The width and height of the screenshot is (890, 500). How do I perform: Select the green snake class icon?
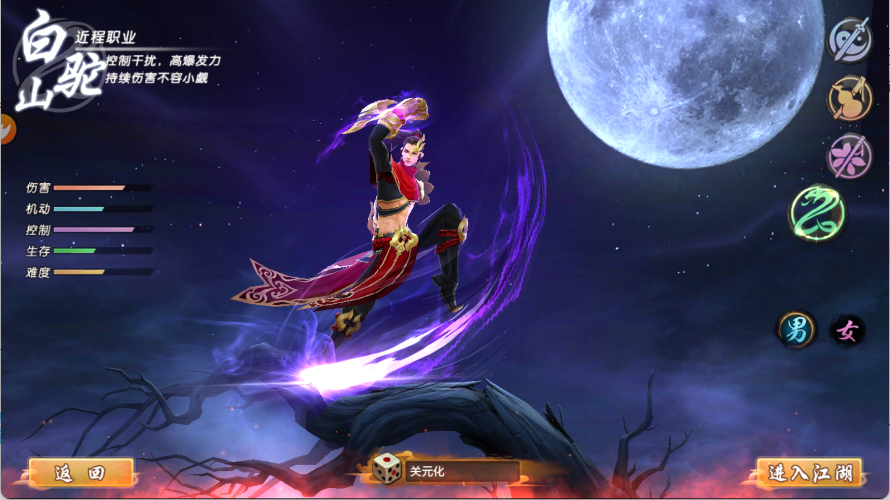818,213
